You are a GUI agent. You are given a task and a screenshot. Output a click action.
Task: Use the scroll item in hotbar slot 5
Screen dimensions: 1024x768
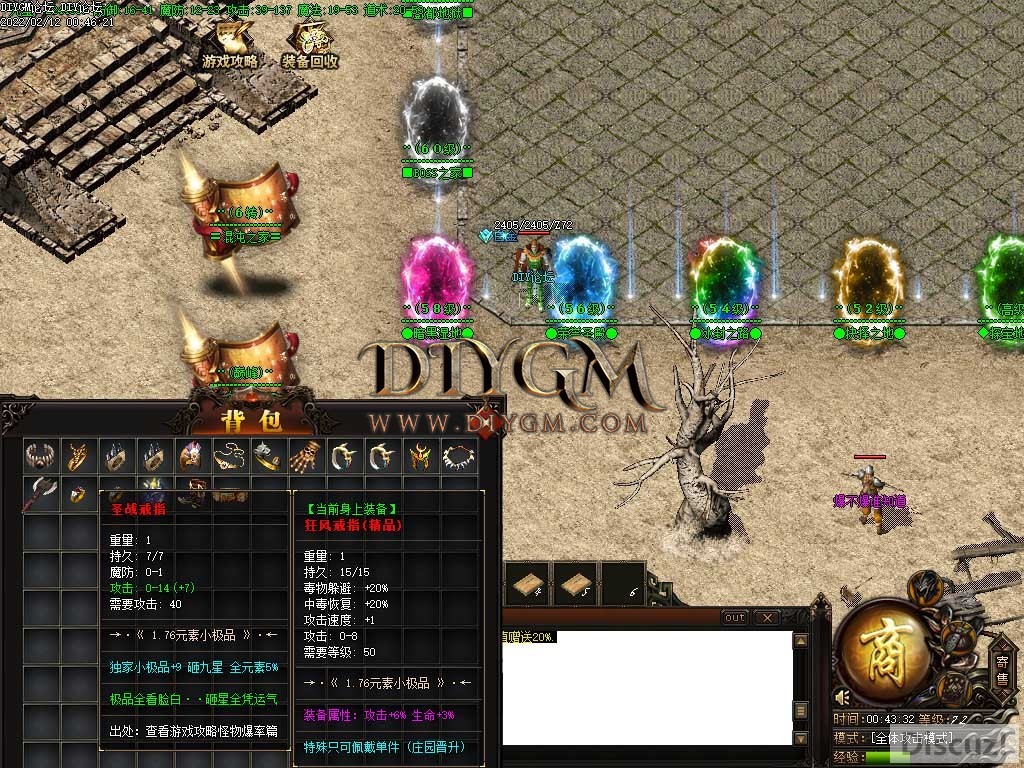tap(574, 586)
